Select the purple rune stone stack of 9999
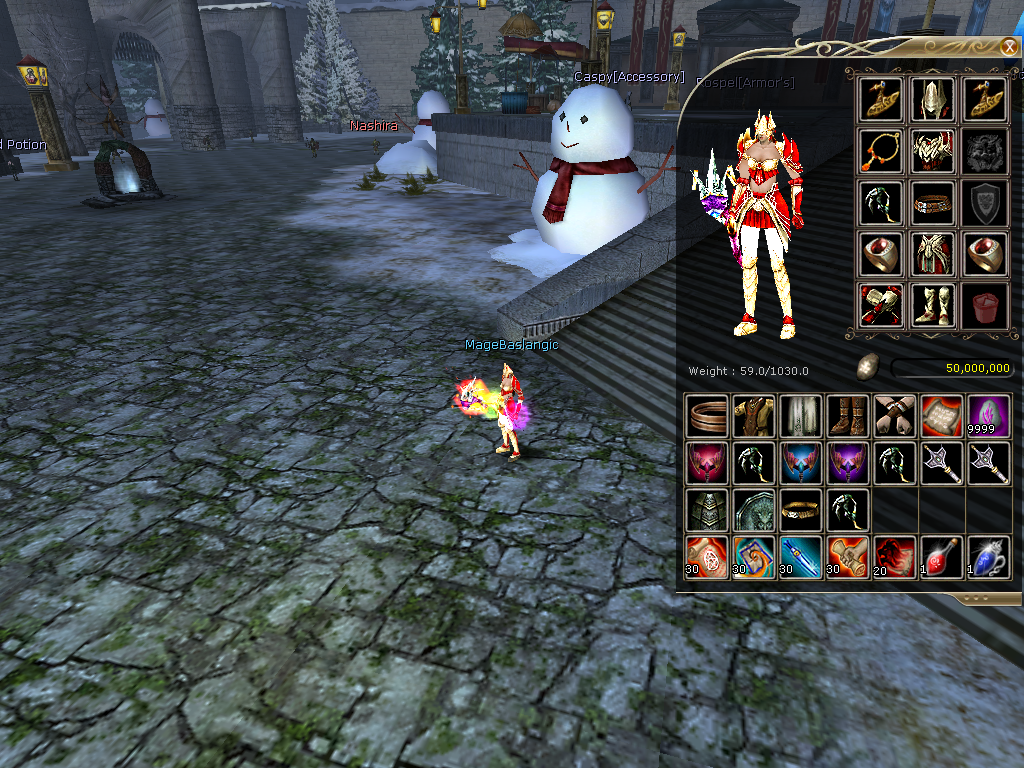The image size is (1024, 768). [x=988, y=416]
